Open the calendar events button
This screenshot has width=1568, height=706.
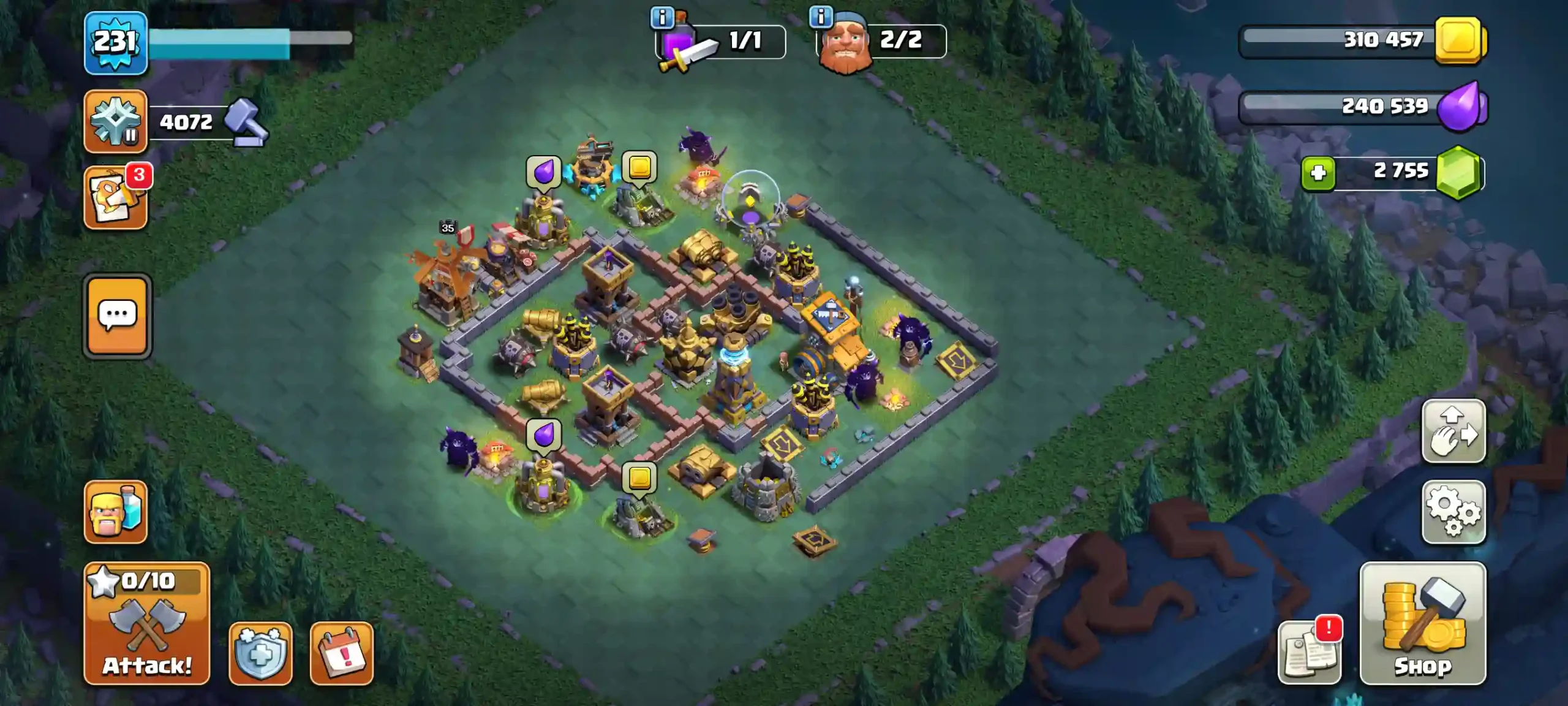[341, 653]
